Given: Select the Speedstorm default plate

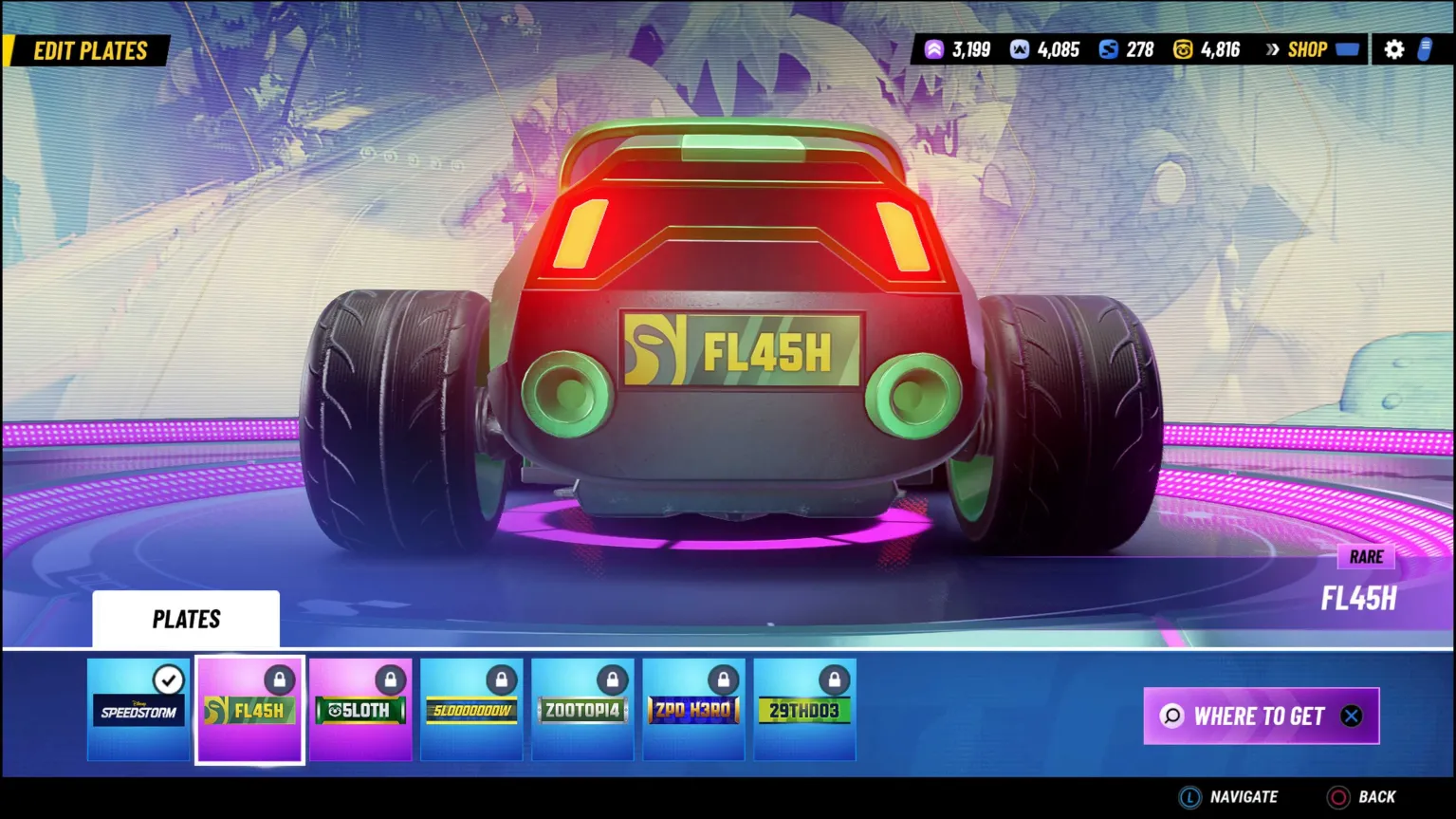Looking at the screenshot, I should (x=138, y=710).
